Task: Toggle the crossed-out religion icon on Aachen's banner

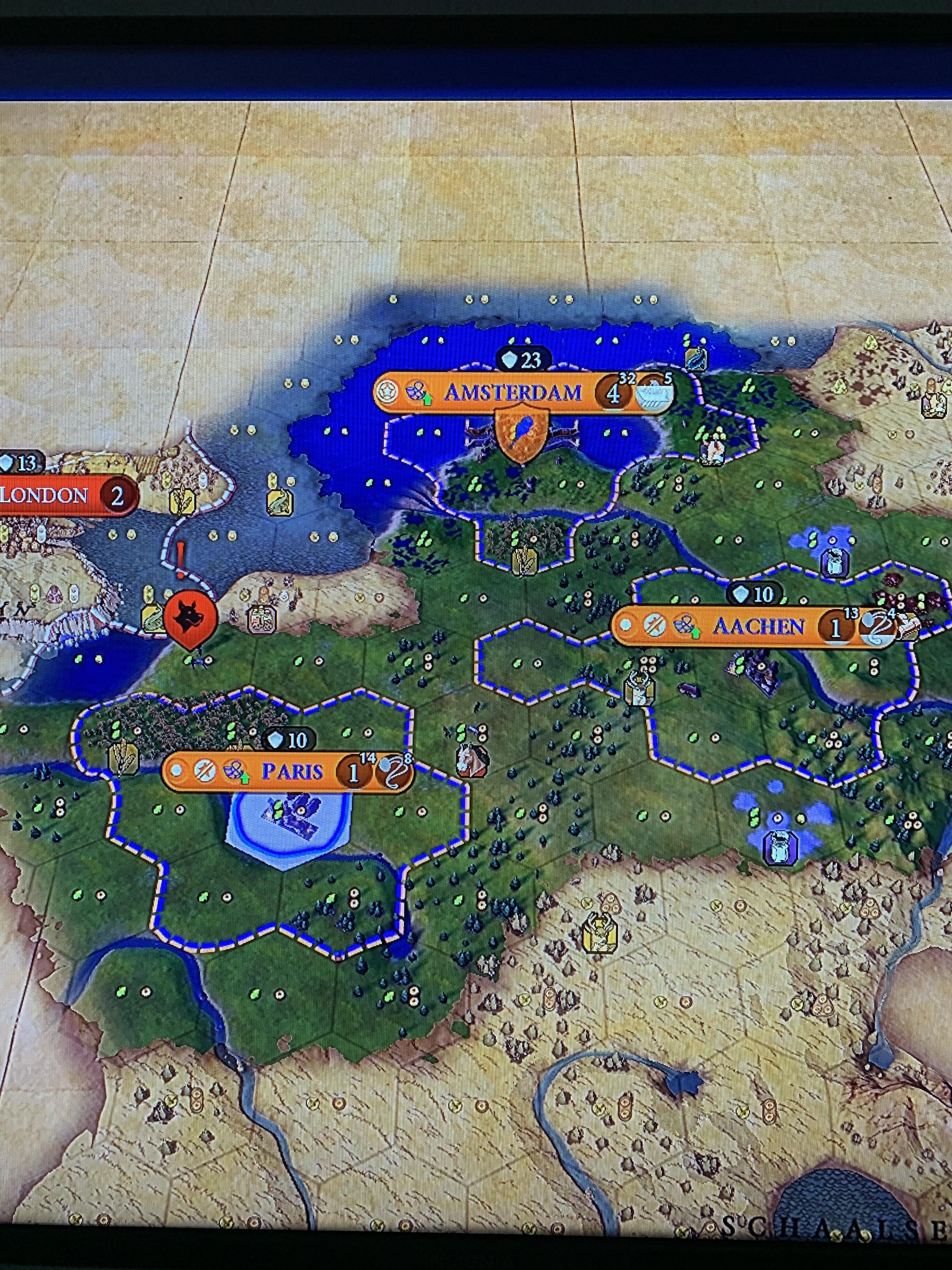Action: click(655, 625)
